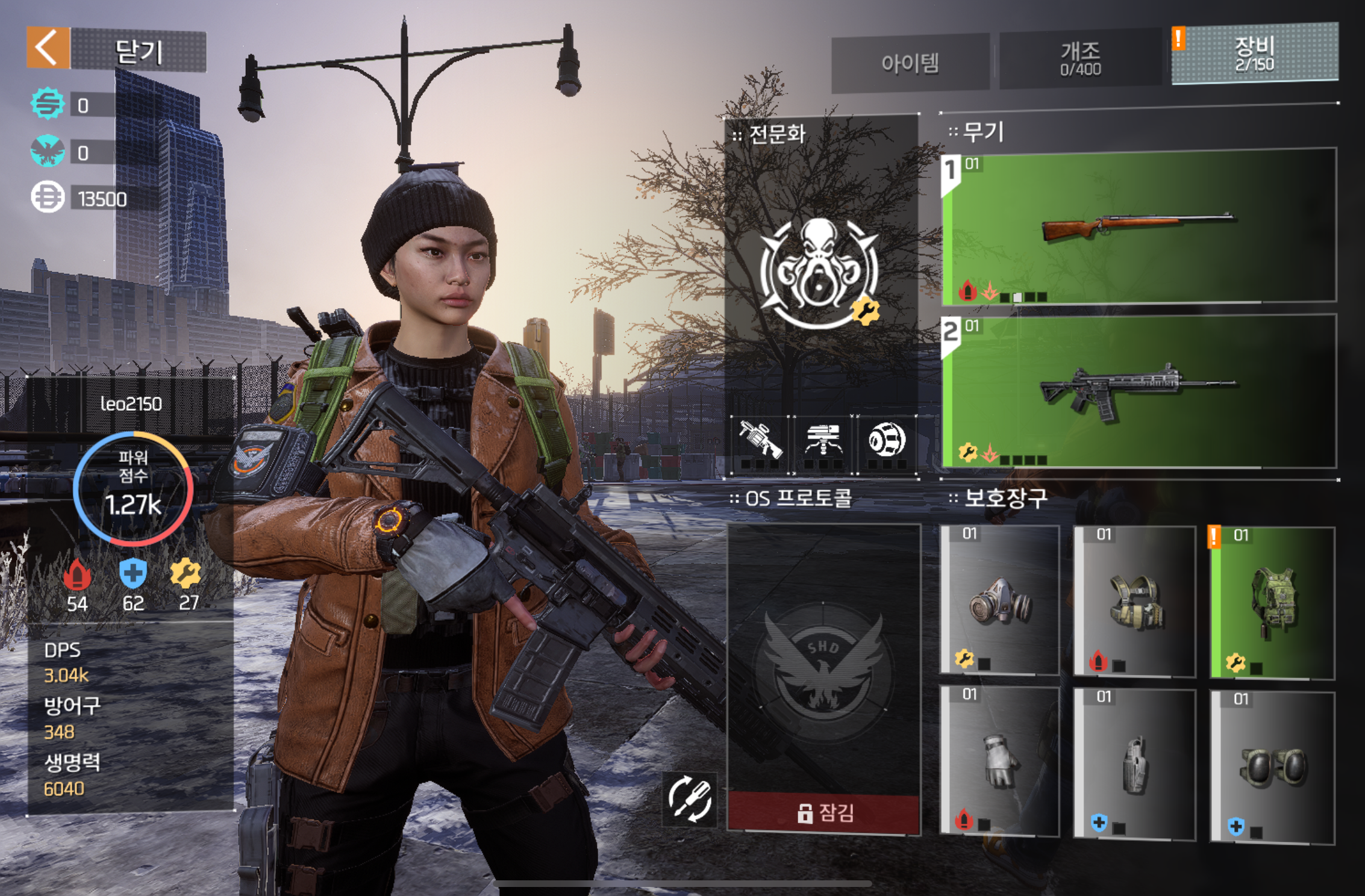Select the tan chest rig armor slot
This screenshot has height=896, width=1365.
(1135, 602)
